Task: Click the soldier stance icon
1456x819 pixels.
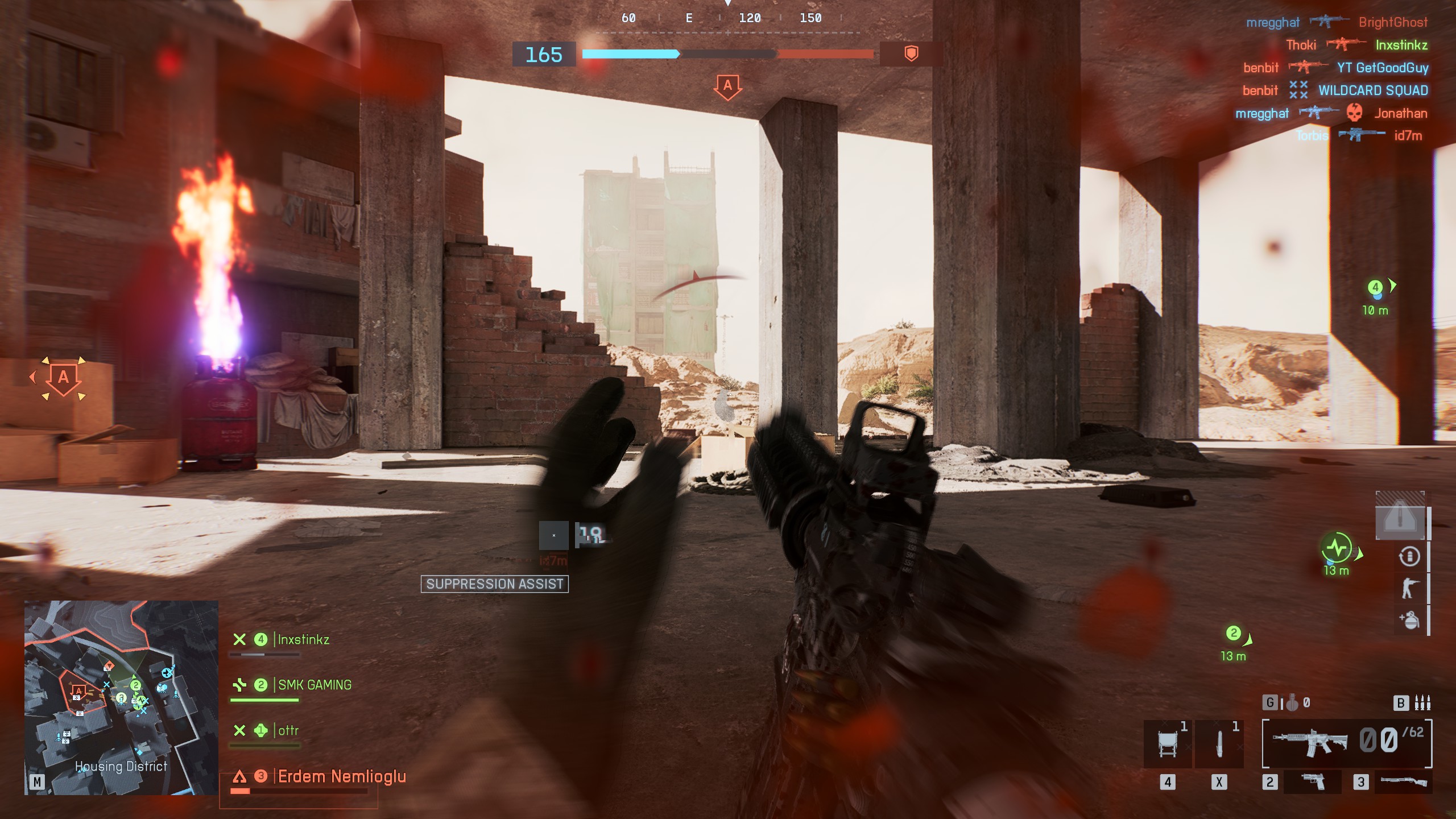Action: 1409,588
